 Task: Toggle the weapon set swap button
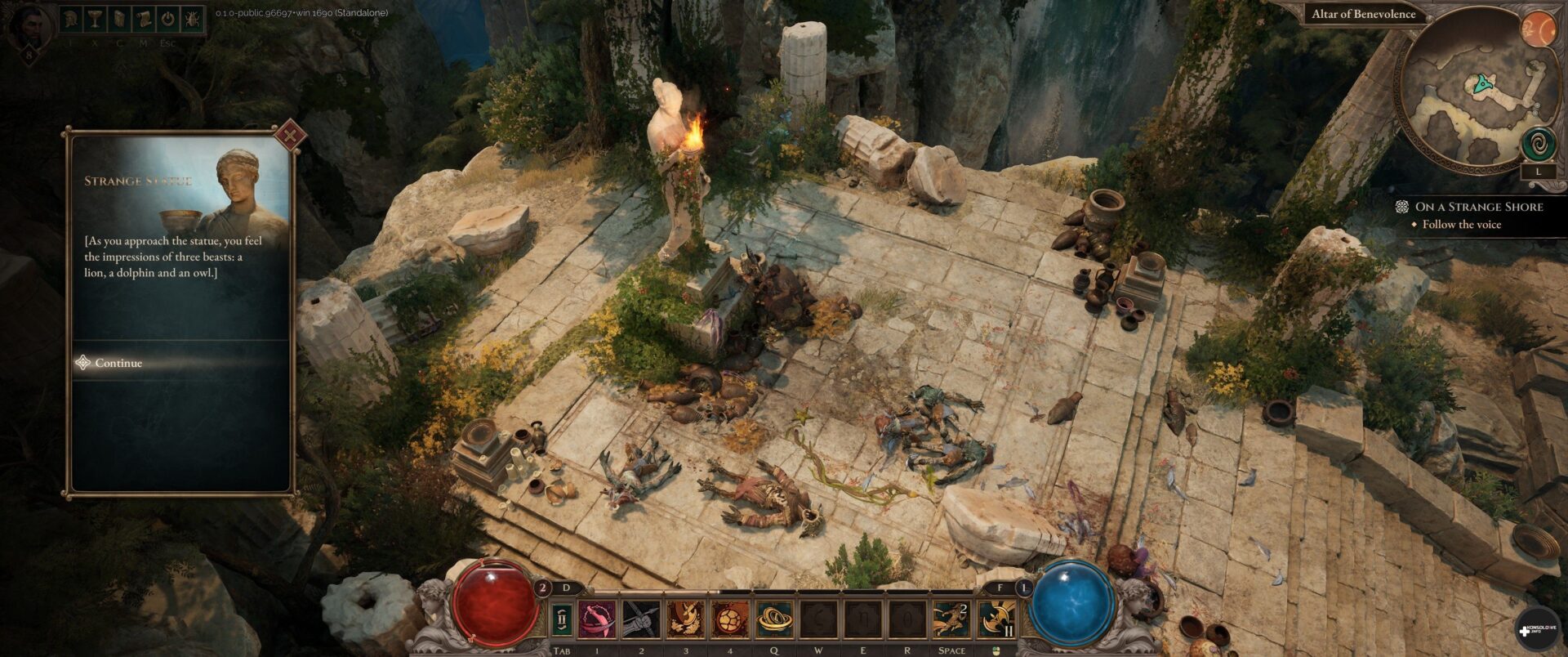click(x=561, y=620)
